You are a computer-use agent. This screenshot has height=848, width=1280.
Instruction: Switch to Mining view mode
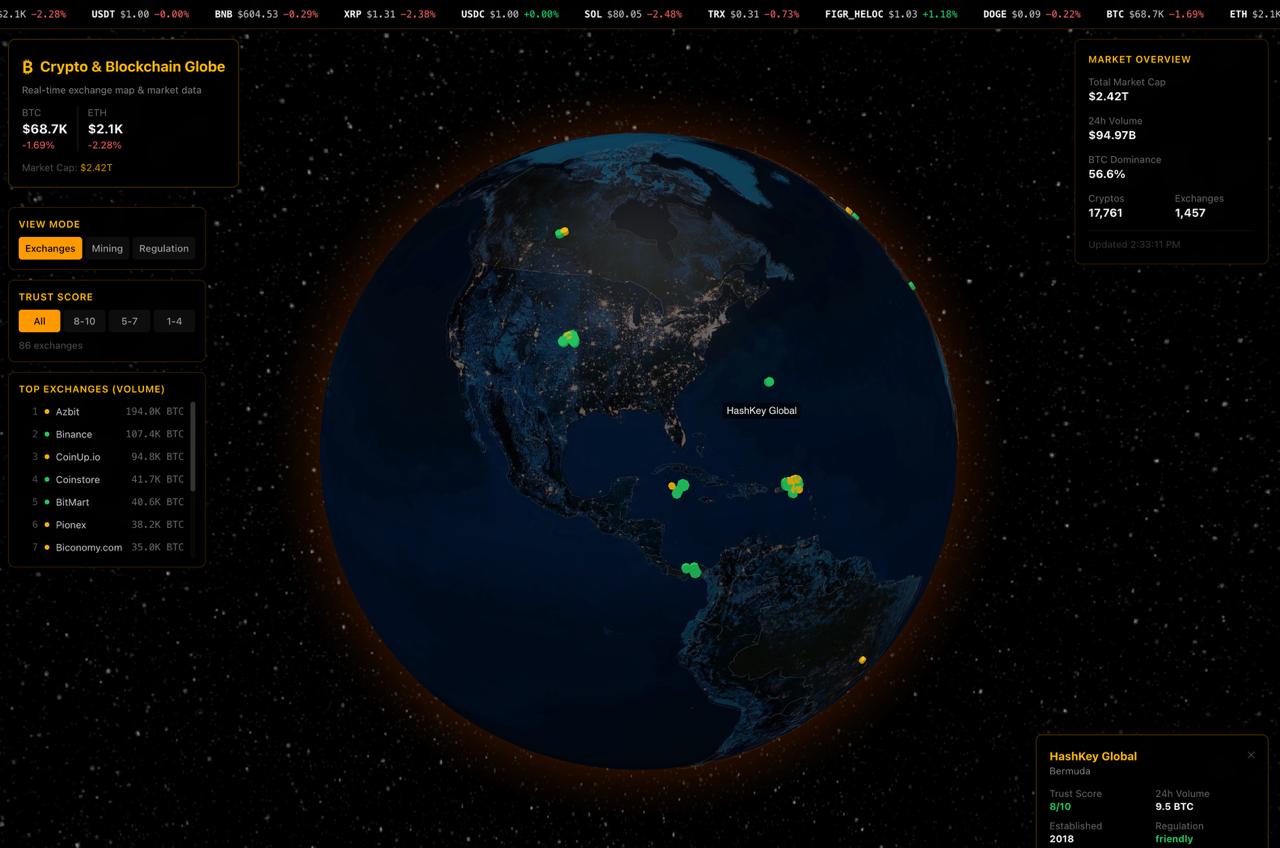[107, 248]
